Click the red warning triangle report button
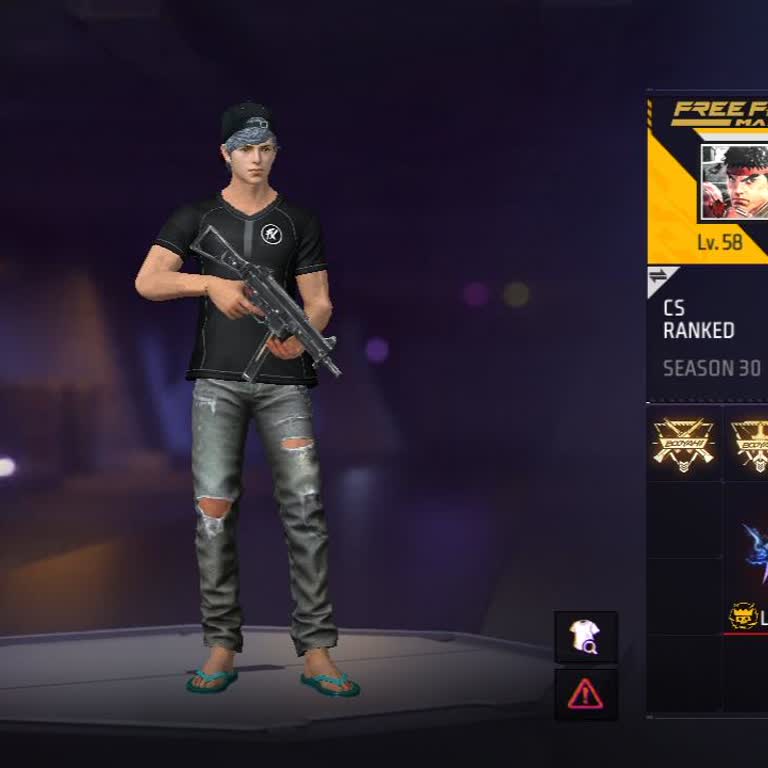This screenshot has width=768, height=768. pyautogui.click(x=585, y=694)
